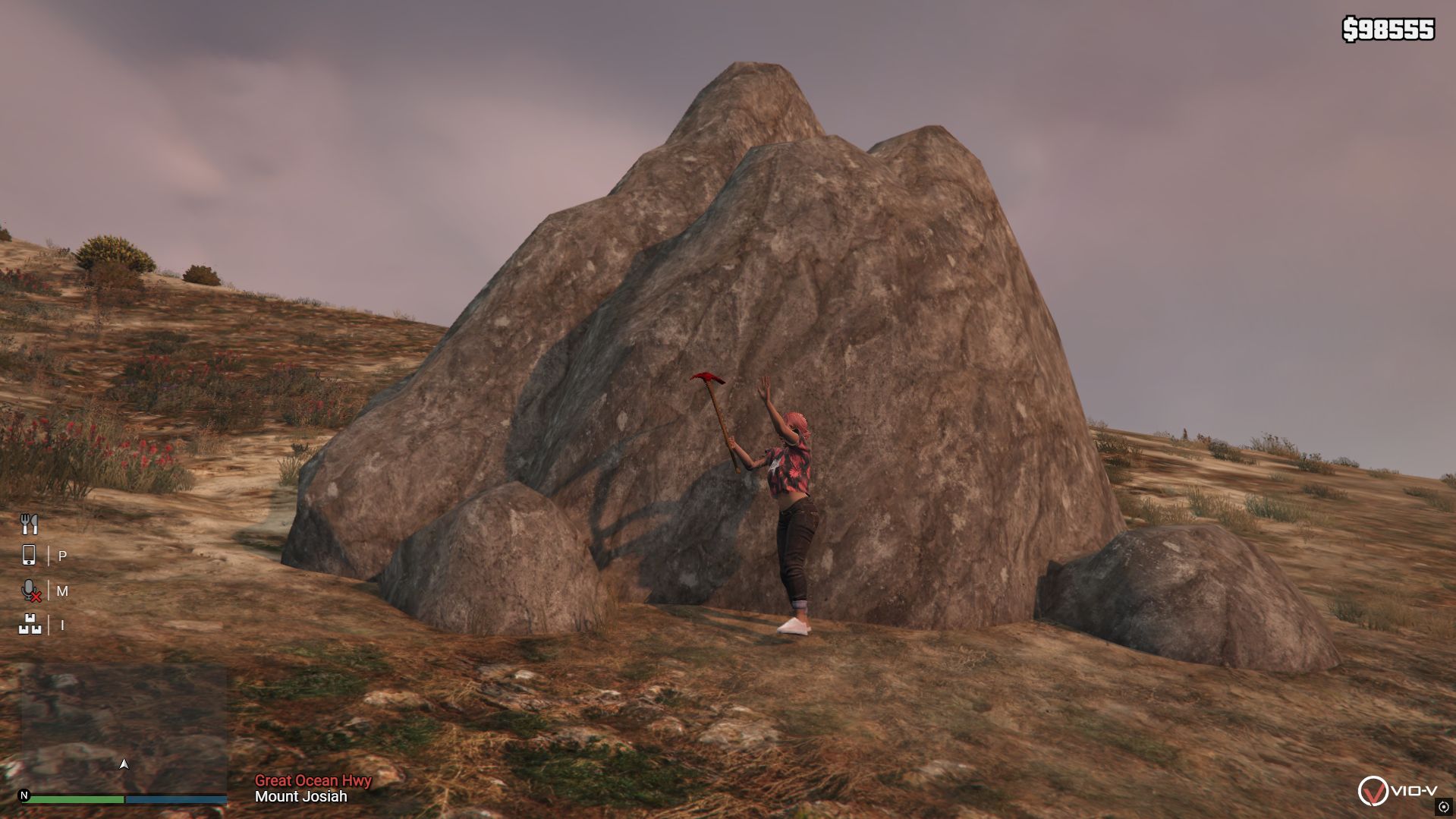The width and height of the screenshot is (1456, 819).
Task: Click the circular arrows overlay icon
Action: 1444,807
